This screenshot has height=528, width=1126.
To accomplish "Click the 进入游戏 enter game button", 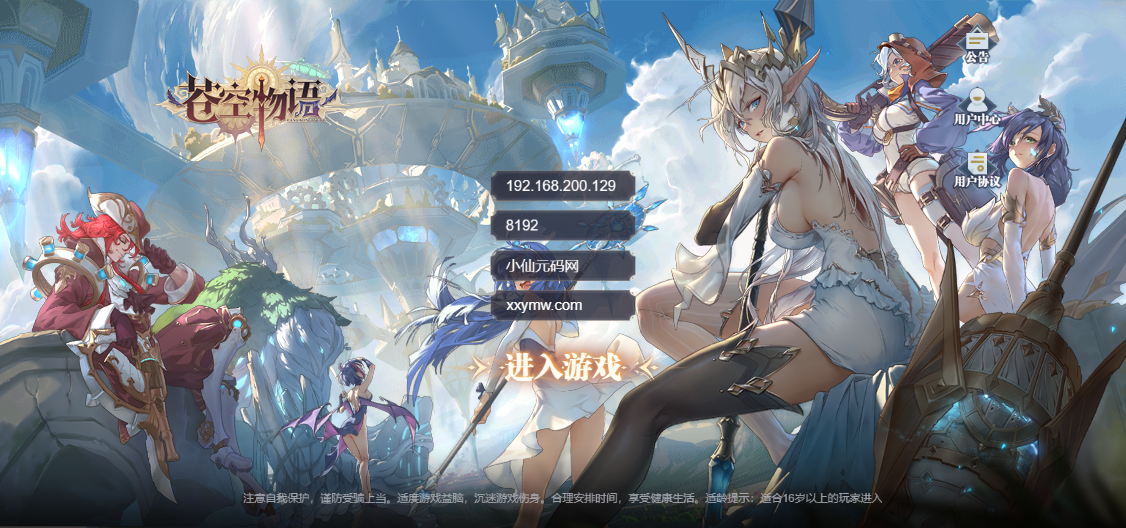I will point(563,367).
